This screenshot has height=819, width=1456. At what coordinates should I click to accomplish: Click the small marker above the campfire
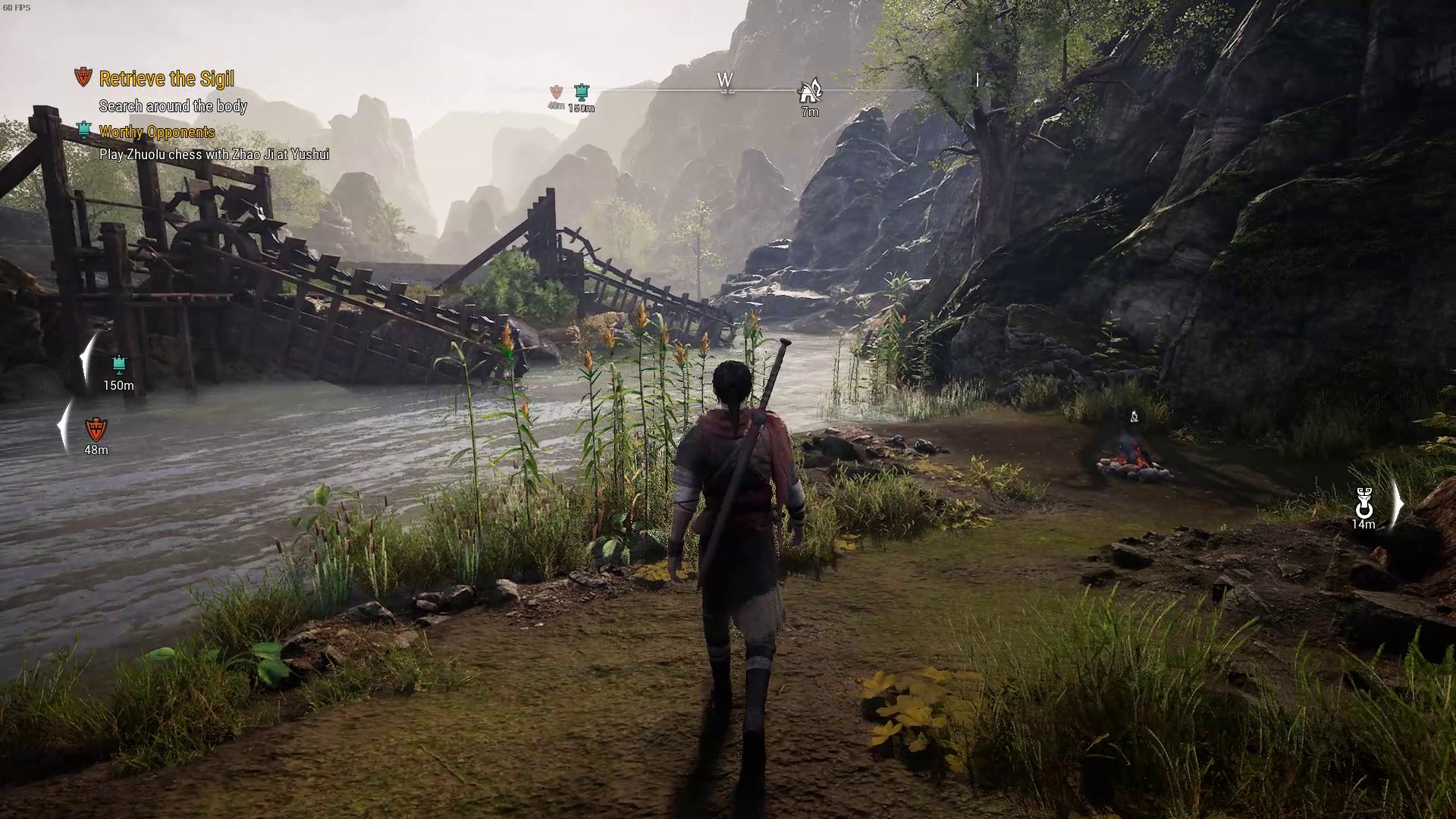pyautogui.click(x=1134, y=416)
